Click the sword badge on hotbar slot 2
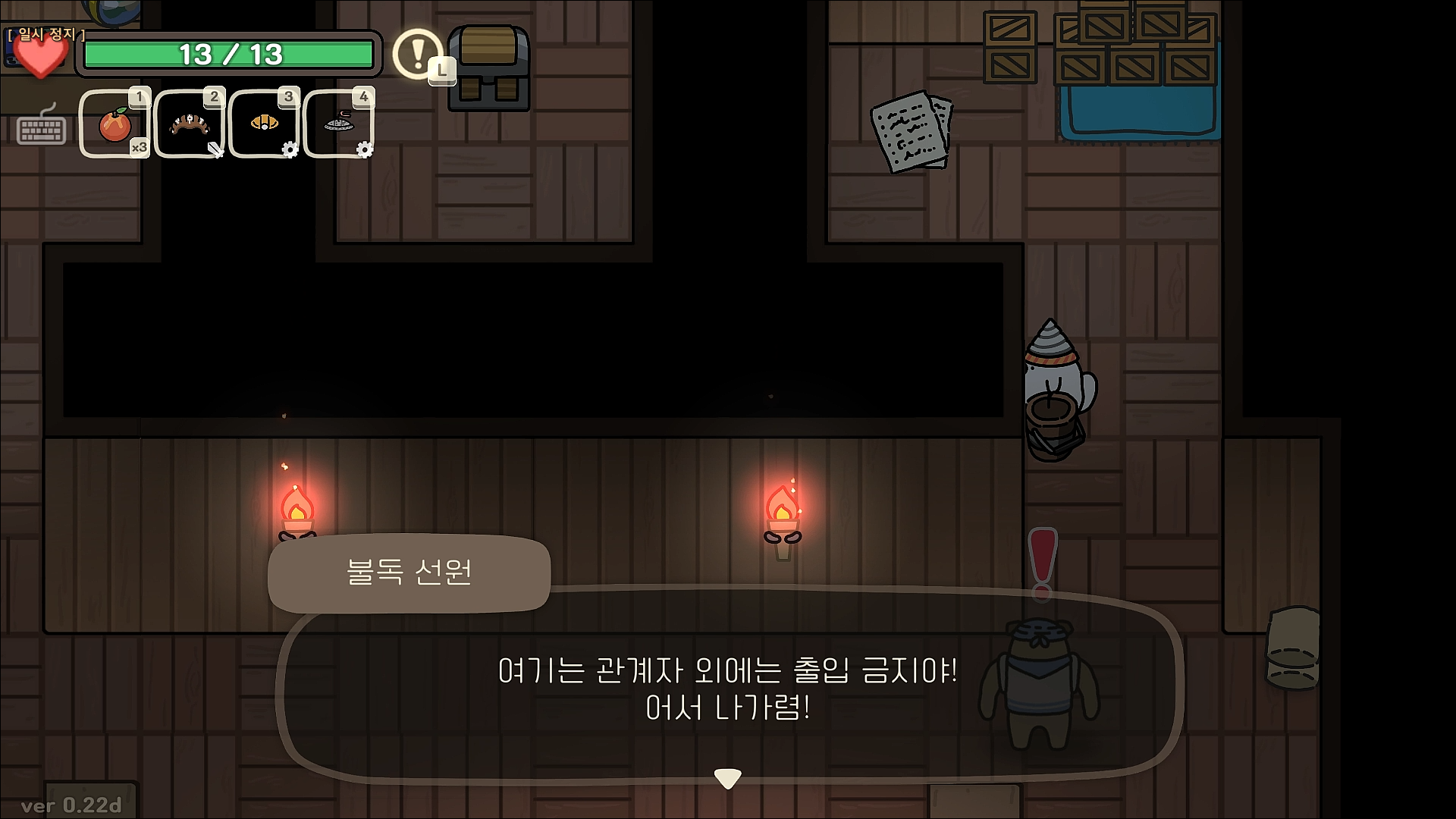1456x819 pixels. click(x=215, y=152)
